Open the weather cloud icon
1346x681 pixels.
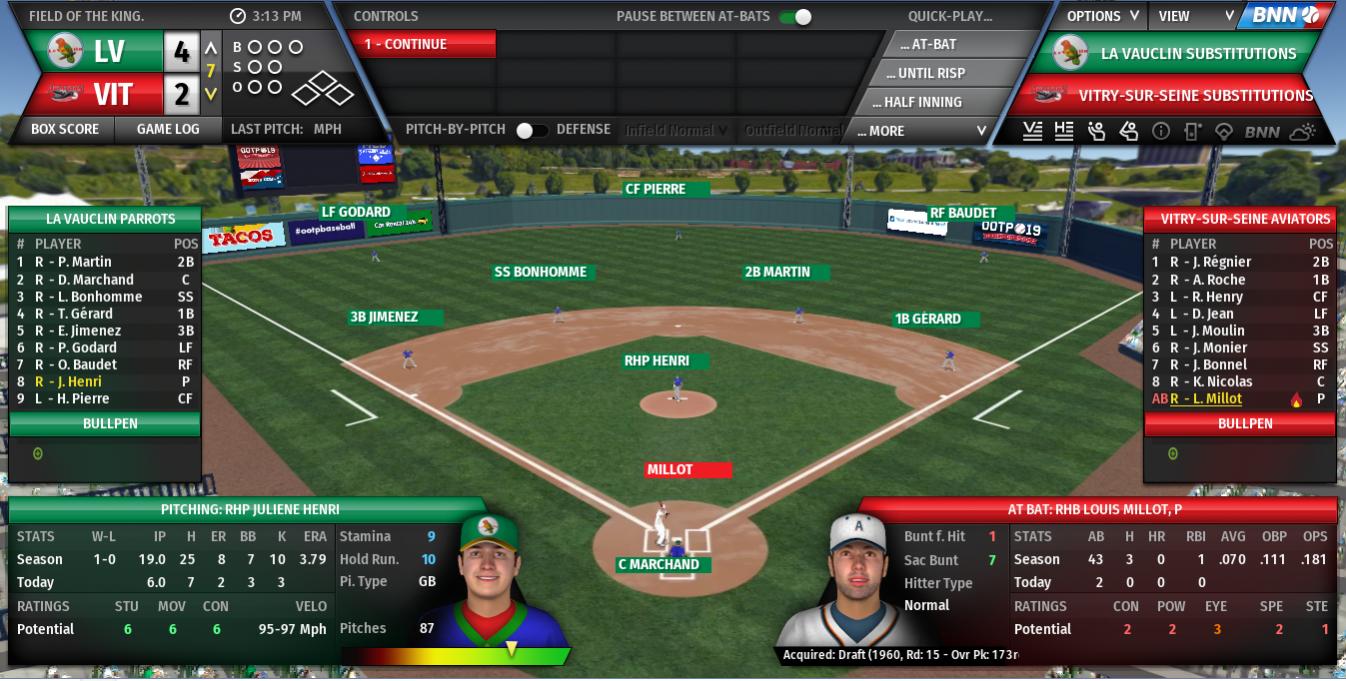[x=1303, y=131]
